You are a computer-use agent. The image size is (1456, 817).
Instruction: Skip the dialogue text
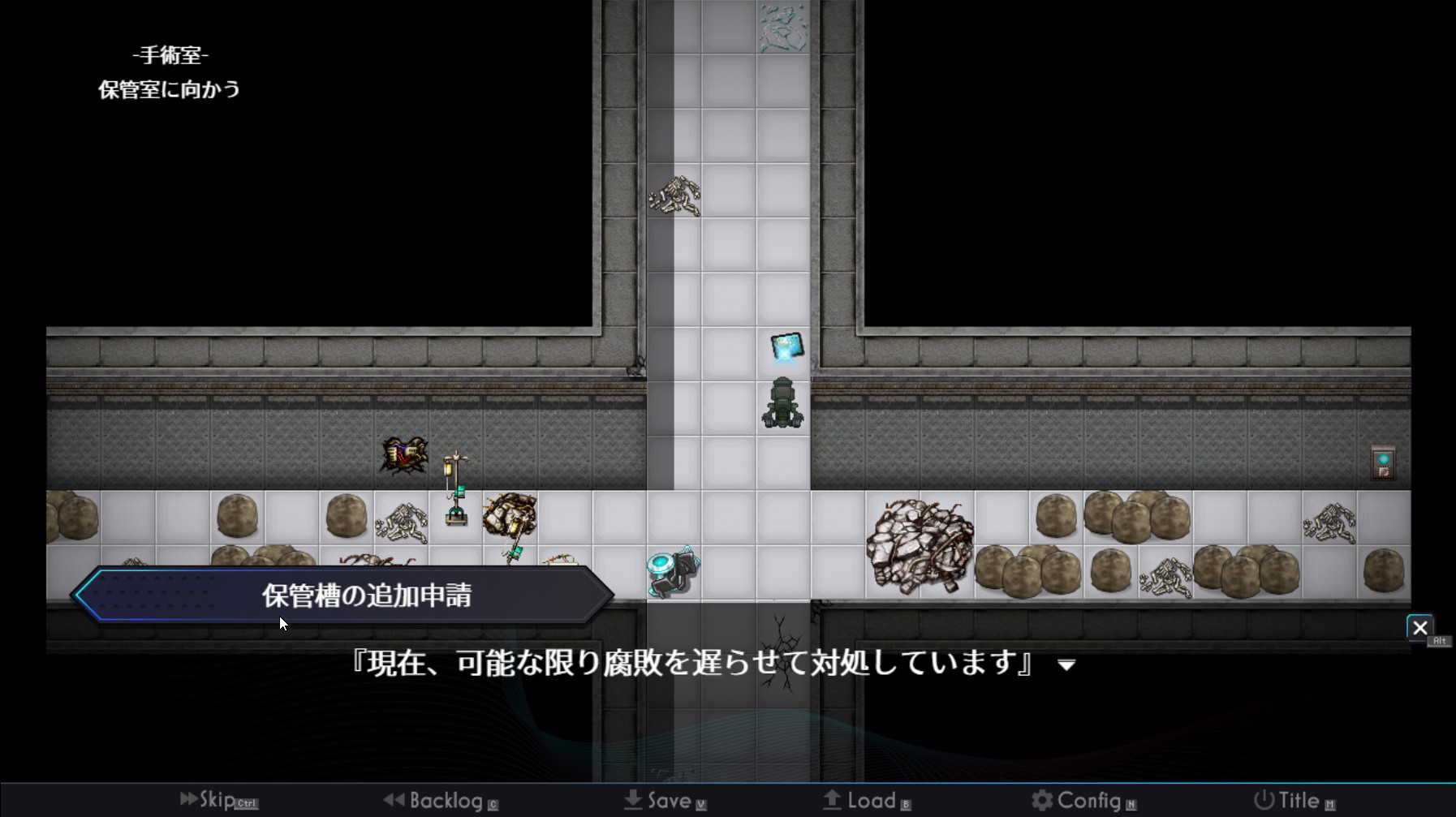point(217,800)
